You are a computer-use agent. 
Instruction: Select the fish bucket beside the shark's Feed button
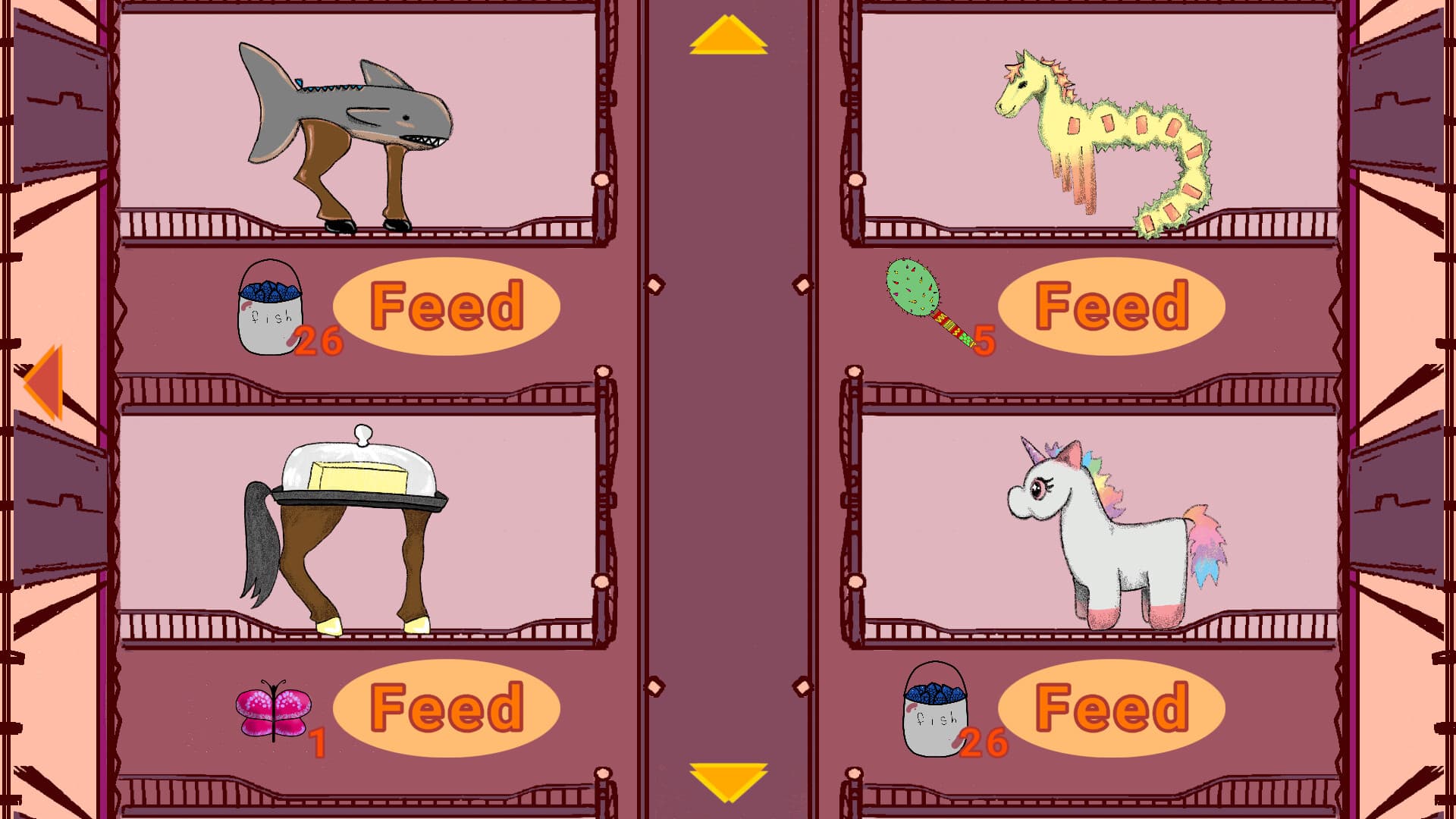[x=269, y=311]
